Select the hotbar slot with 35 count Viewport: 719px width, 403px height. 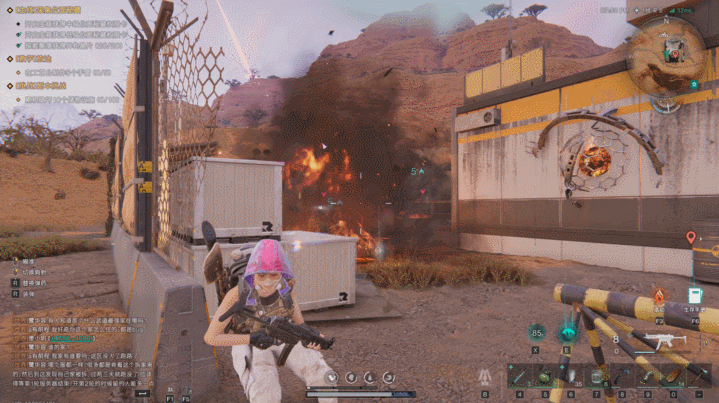[570, 376]
